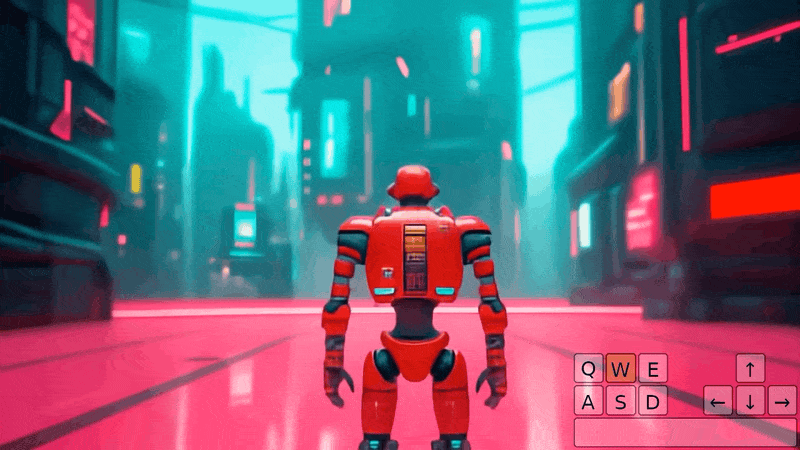Click the right arrow button
Viewport: 800px width, 450px height.
coord(782,401)
